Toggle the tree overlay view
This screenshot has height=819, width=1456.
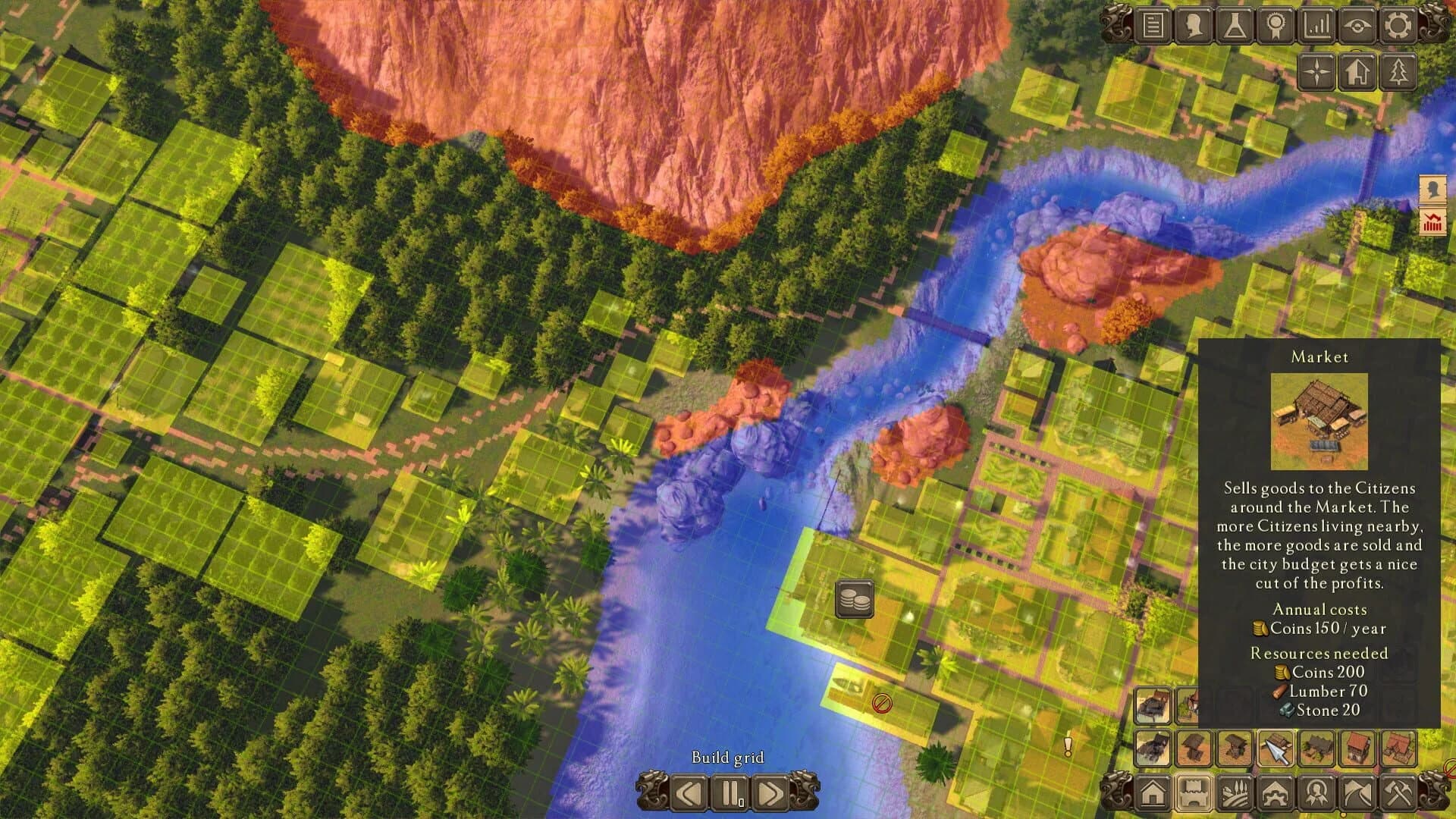pos(1398,73)
